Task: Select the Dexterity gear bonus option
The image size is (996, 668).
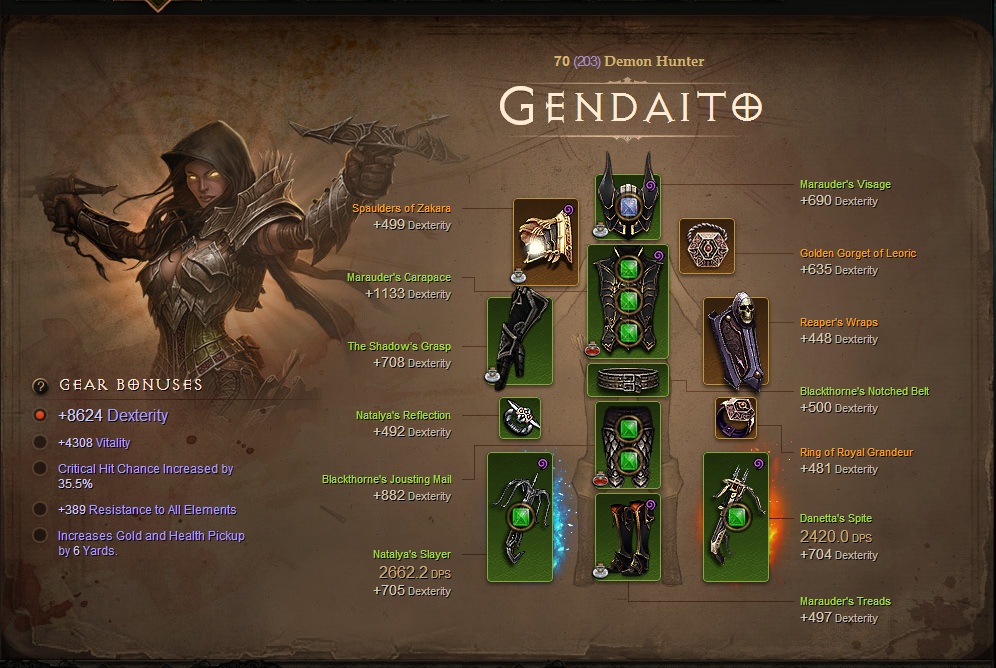Action: tap(40, 415)
